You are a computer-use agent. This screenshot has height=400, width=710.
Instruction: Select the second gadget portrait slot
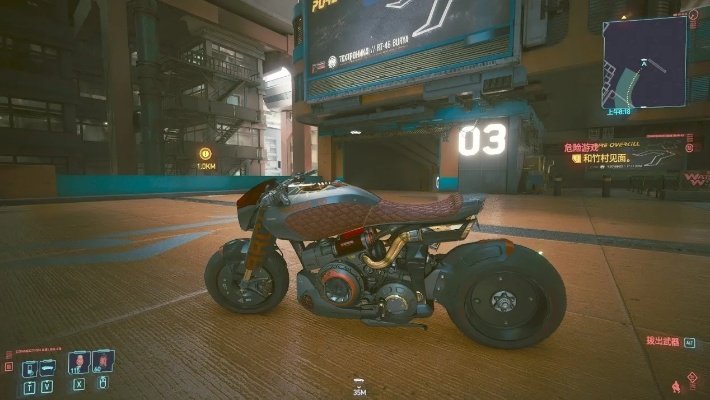[103, 361]
